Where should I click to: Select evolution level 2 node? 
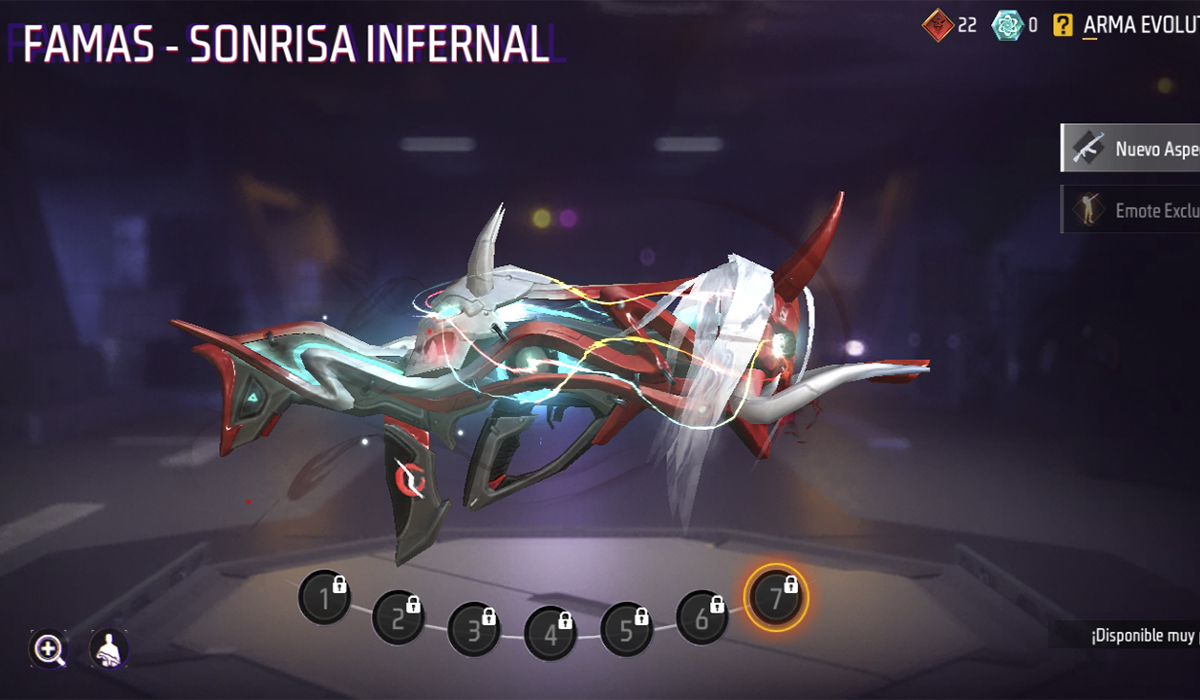(x=398, y=618)
